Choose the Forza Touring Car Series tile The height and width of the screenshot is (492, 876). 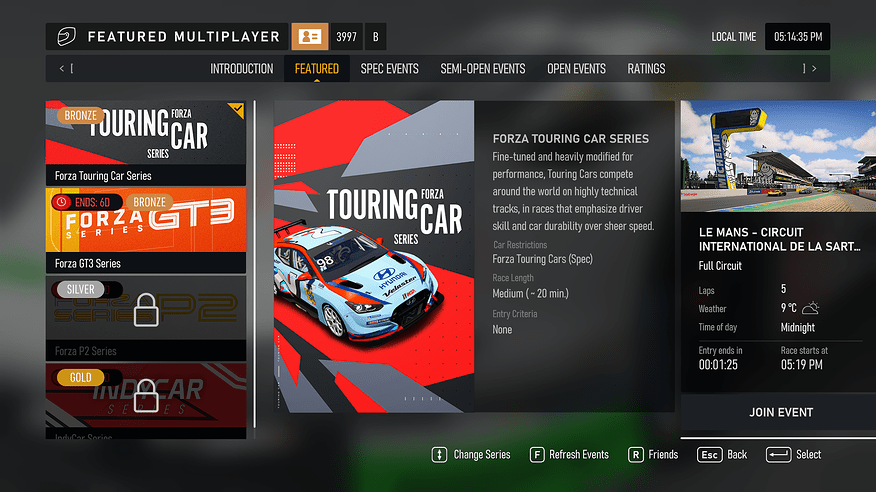point(146,142)
